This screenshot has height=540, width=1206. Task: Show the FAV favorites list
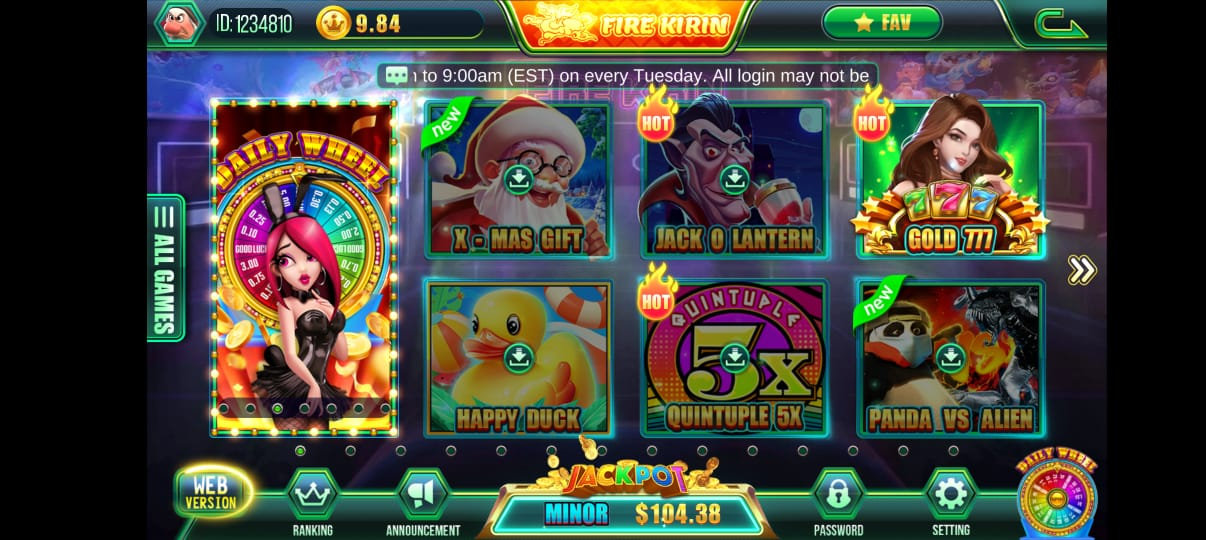pyautogui.click(x=882, y=23)
